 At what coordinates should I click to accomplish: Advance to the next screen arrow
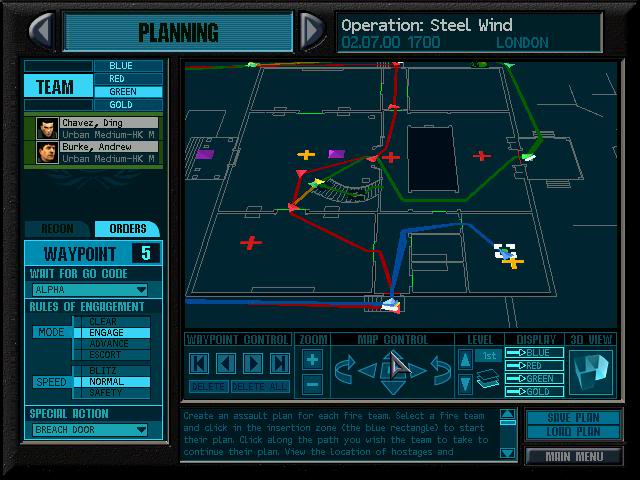[x=312, y=30]
